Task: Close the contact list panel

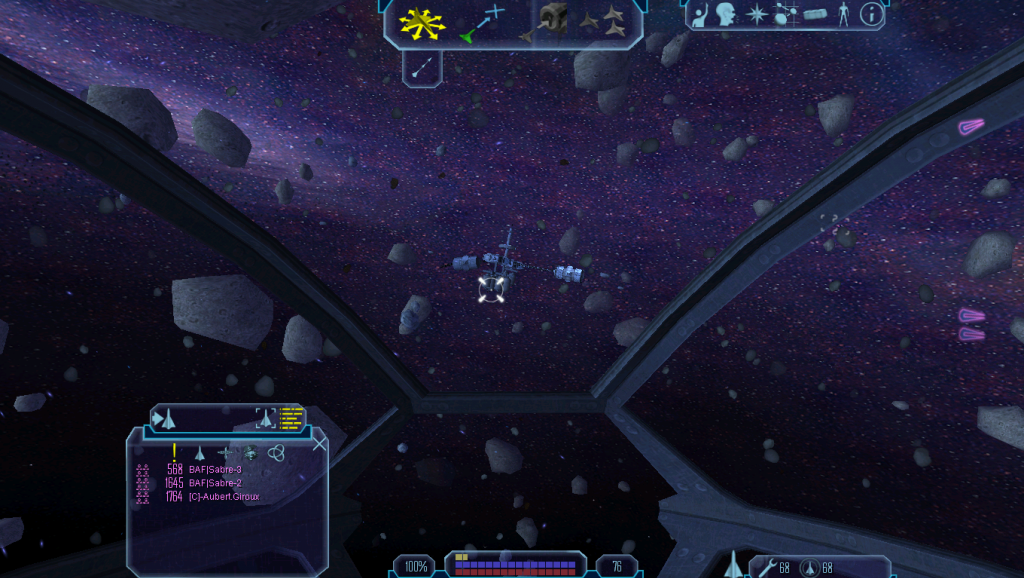Action: 319,444
